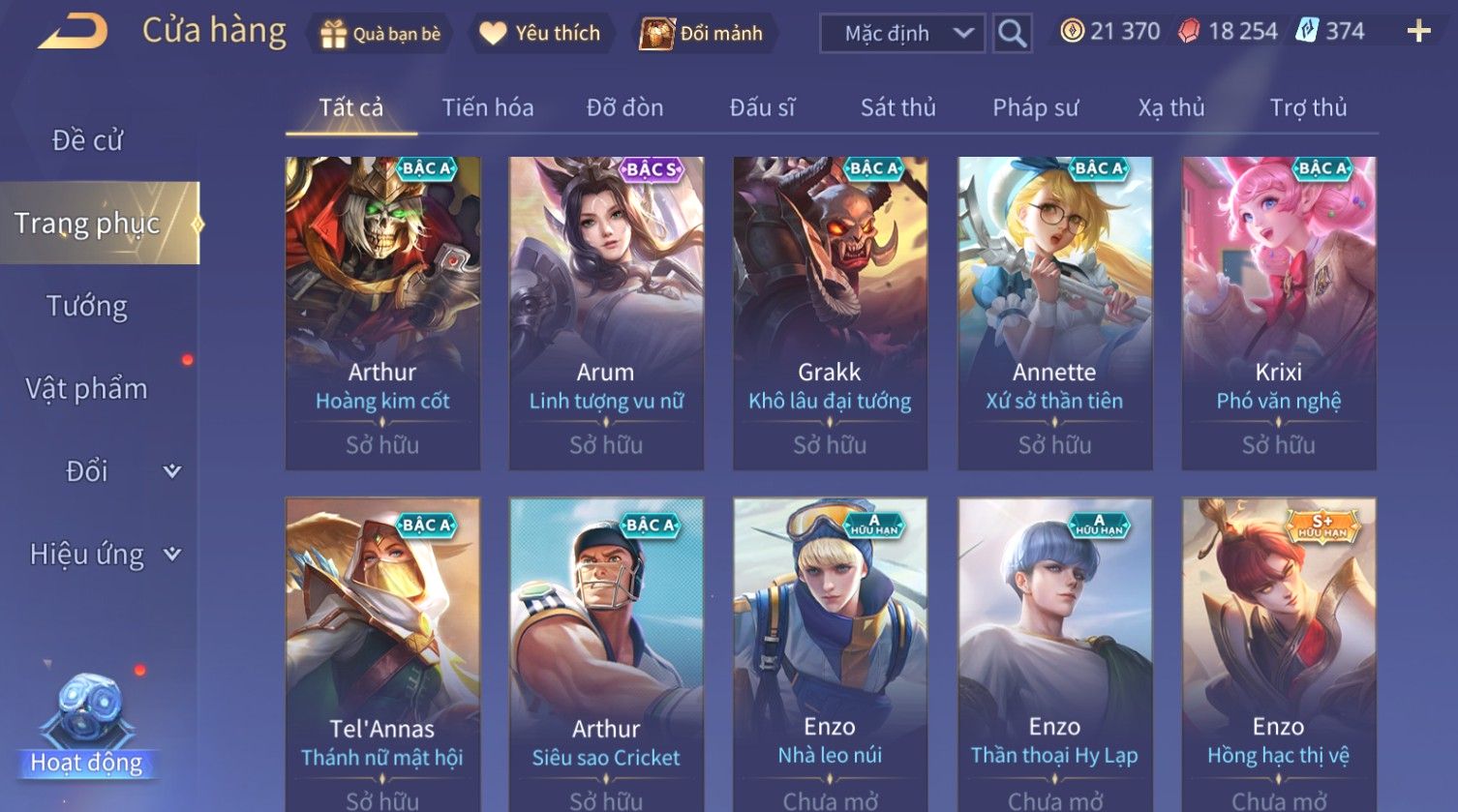Go back using the arrow button
This screenshot has height=812, width=1458.
pos(74,32)
